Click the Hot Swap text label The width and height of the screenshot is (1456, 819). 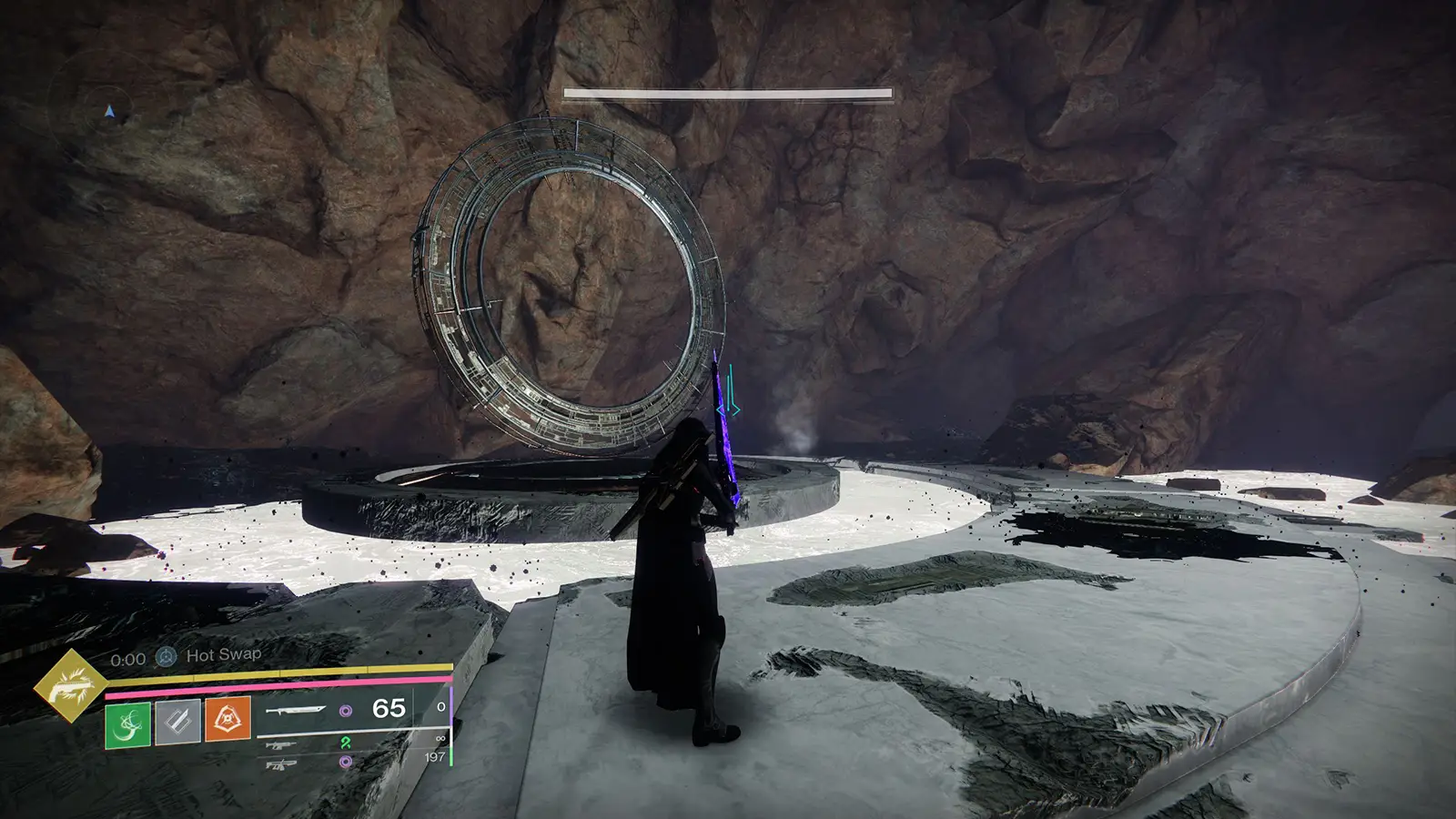click(223, 654)
